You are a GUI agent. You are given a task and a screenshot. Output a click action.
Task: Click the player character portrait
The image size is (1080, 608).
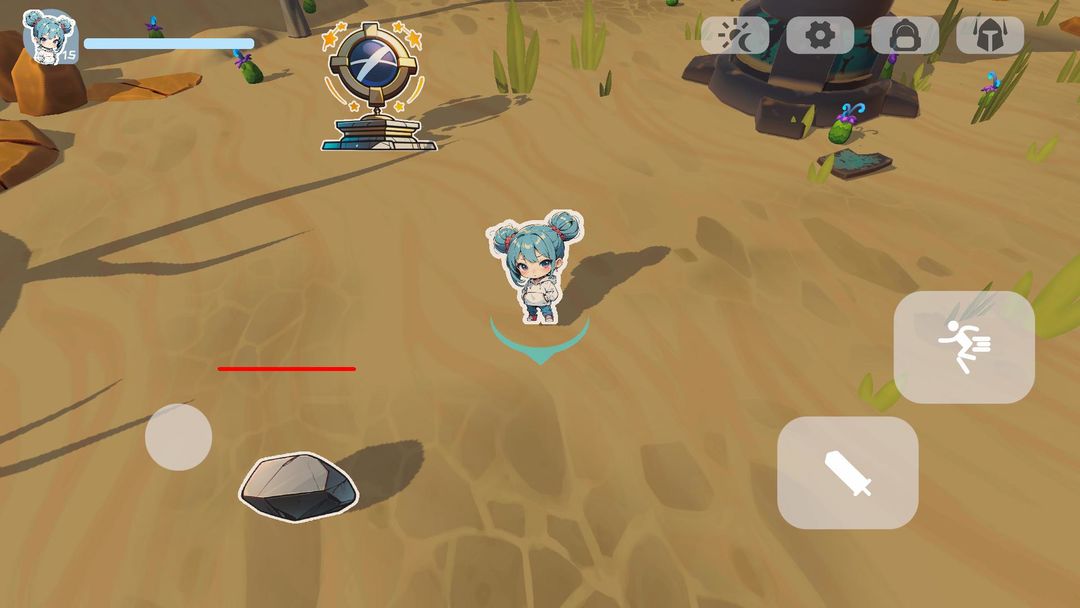pyautogui.click(x=48, y=36)
